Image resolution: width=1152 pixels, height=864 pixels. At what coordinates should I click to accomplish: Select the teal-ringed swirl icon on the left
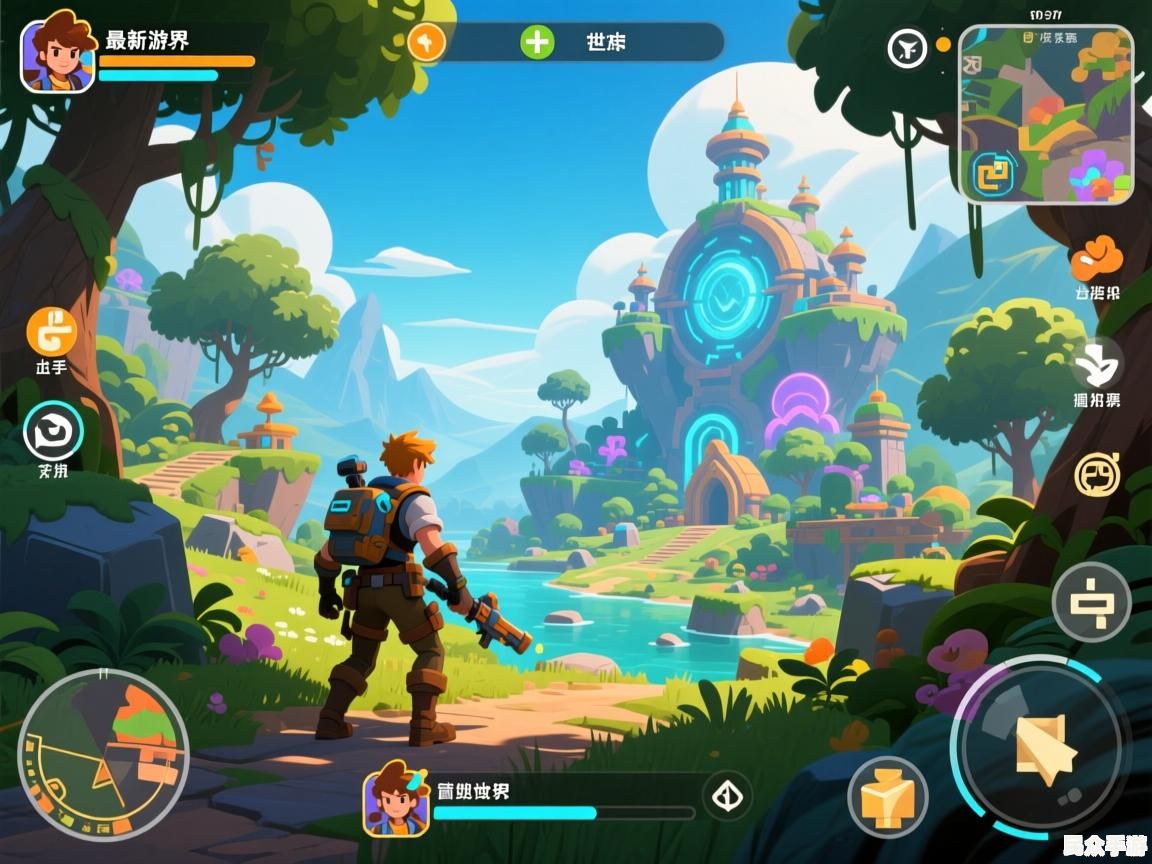(52, 432)
